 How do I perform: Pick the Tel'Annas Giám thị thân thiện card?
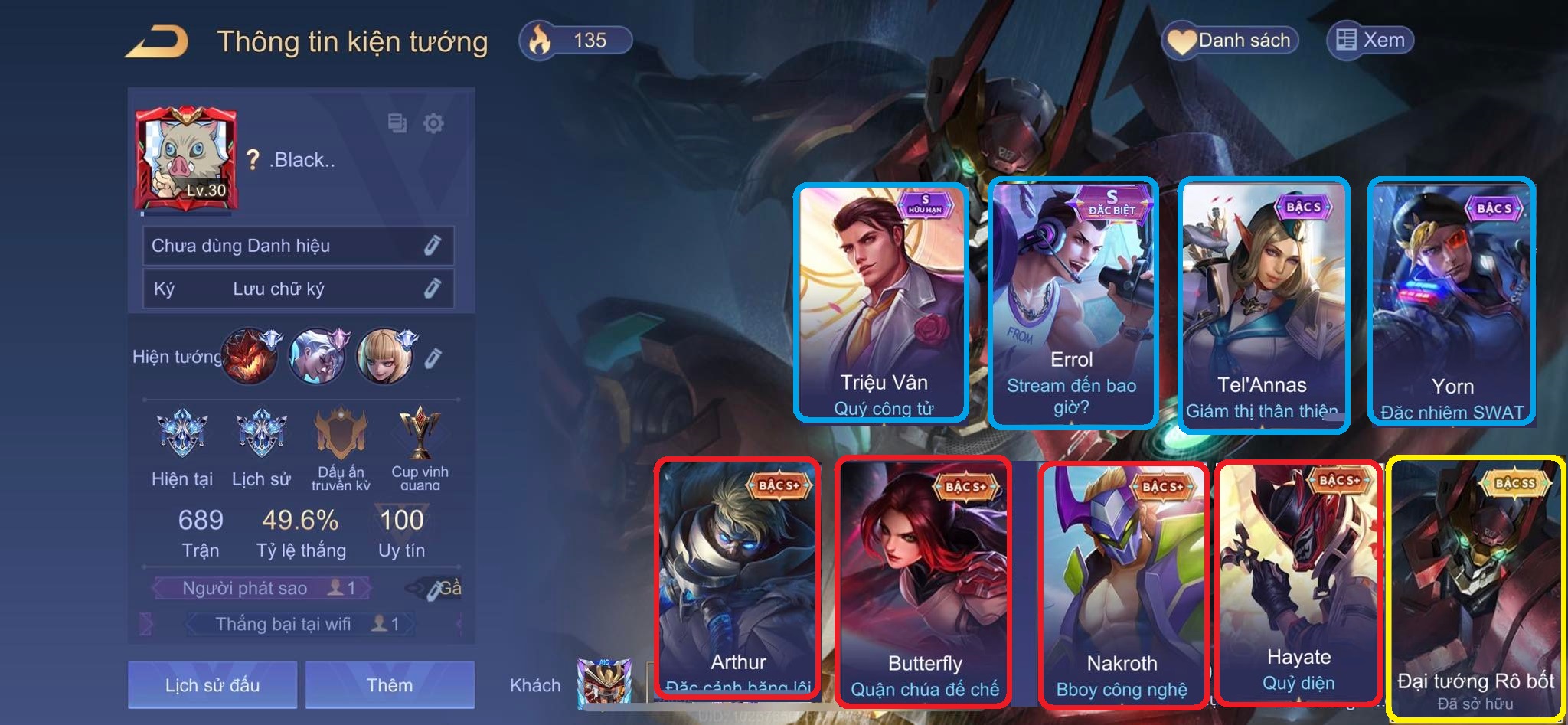pos(1263,304)
